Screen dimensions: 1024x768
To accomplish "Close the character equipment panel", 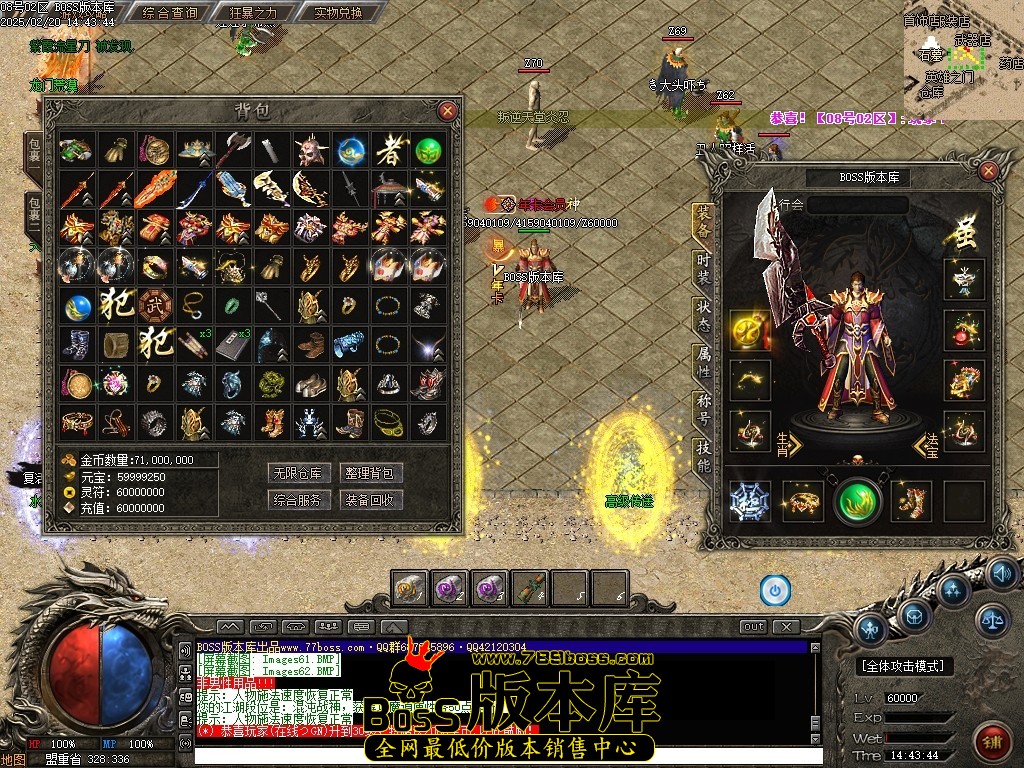I will pyautogui.click(x=988, y=172).
